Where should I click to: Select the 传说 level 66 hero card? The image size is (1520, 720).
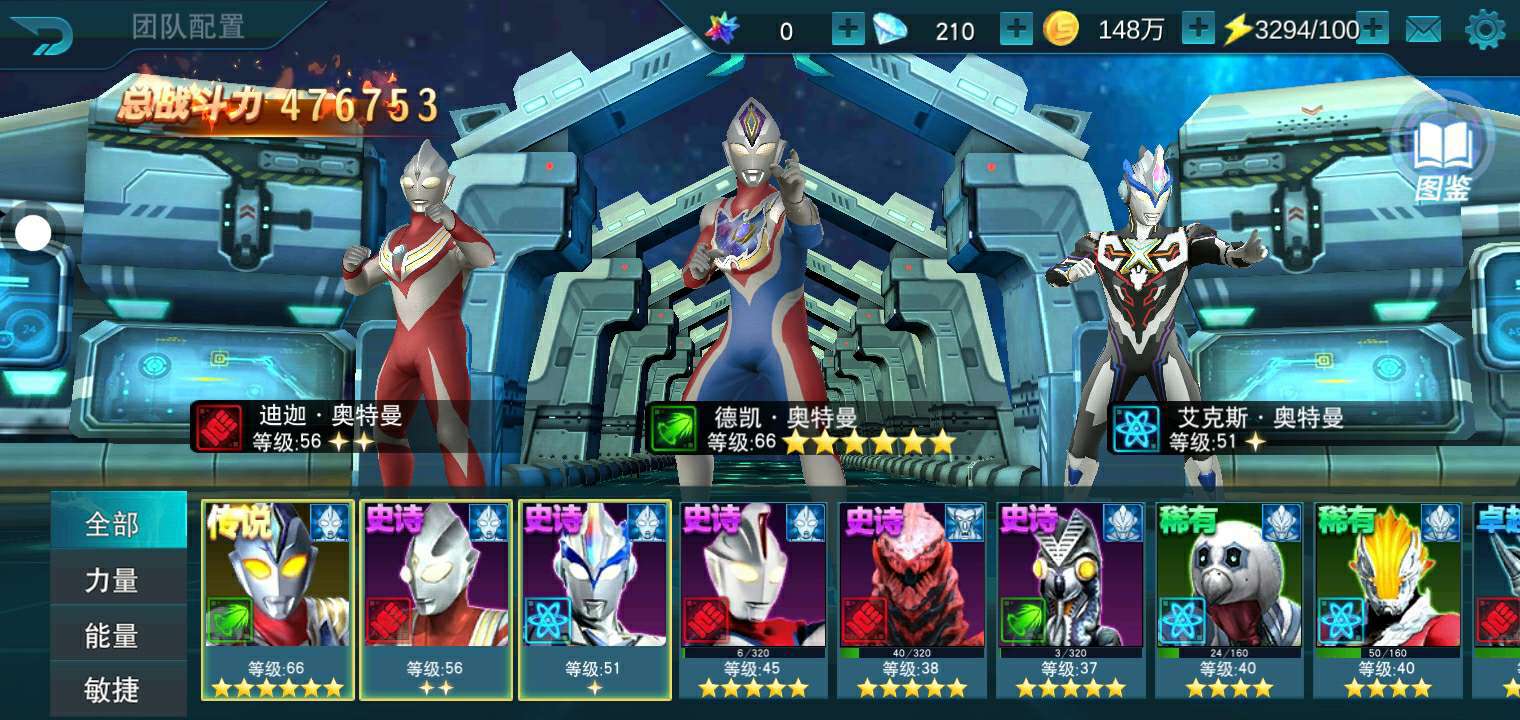click(x=278, y=598)
